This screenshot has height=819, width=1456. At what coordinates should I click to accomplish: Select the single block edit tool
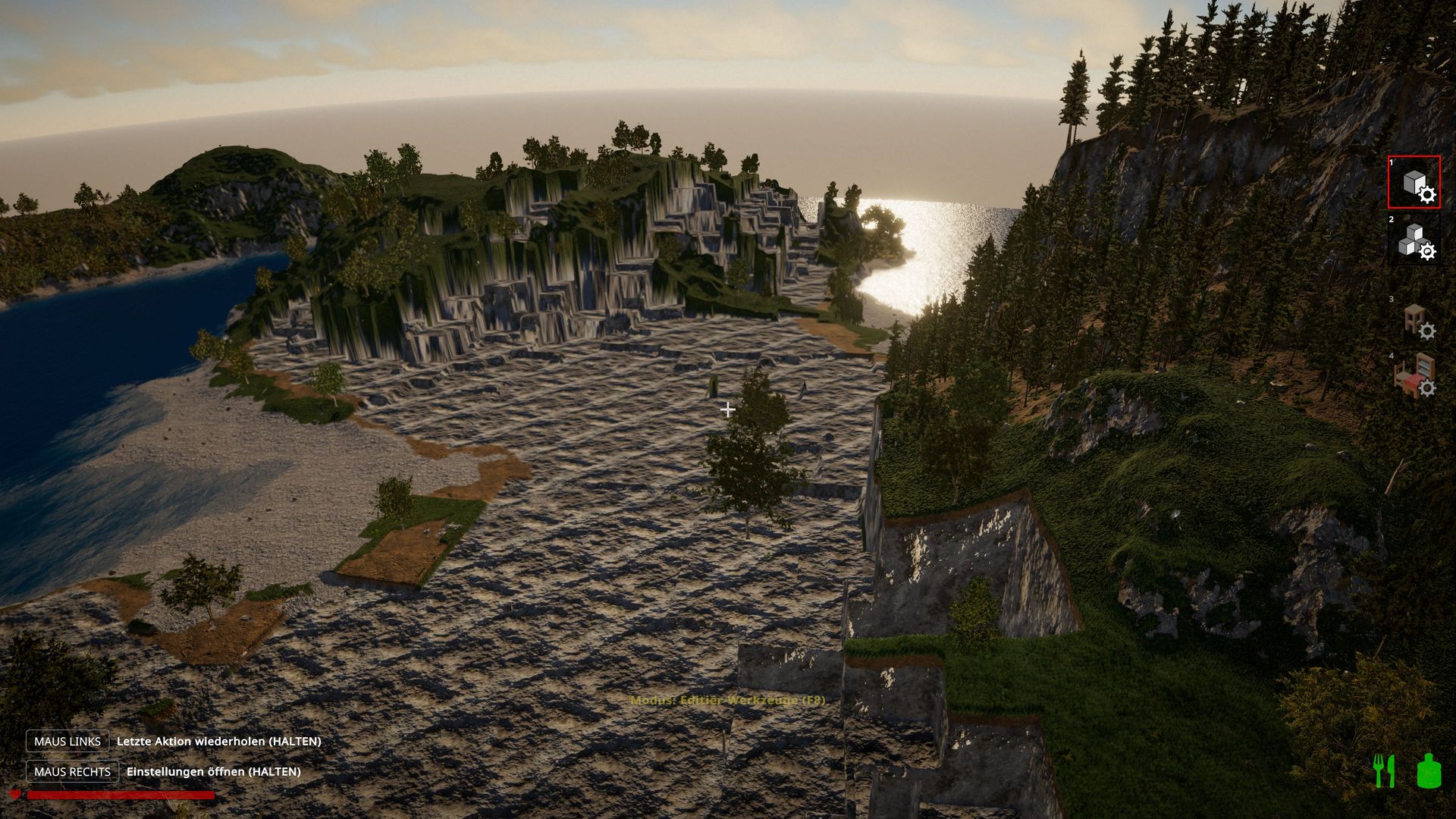pyautogui.click(x=1414, y=183)
